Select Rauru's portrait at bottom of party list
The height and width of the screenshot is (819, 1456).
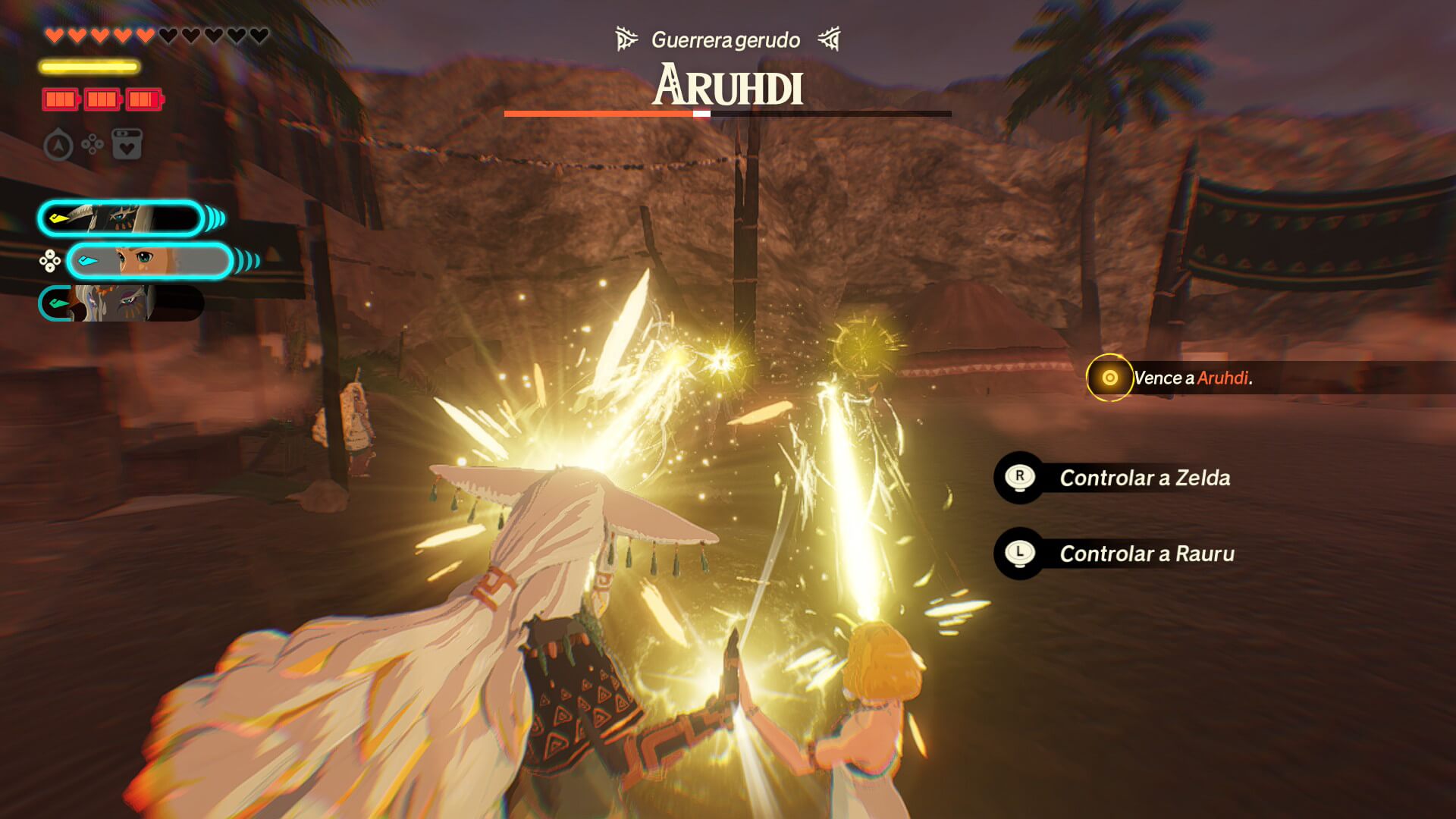tap(120, 303)
